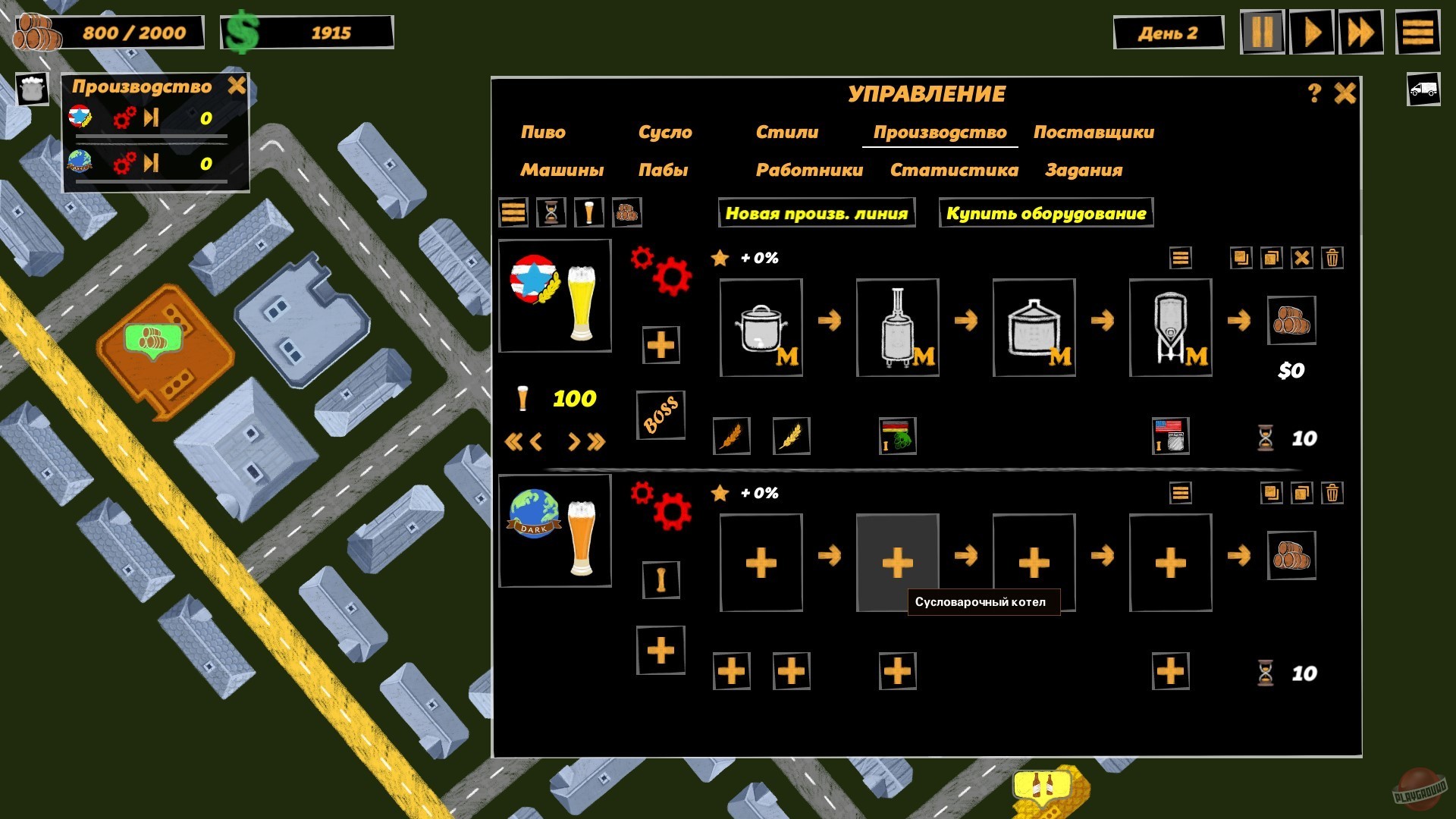
Task: Click the barrels output icon showing $0
Action: coord(1293,322)
